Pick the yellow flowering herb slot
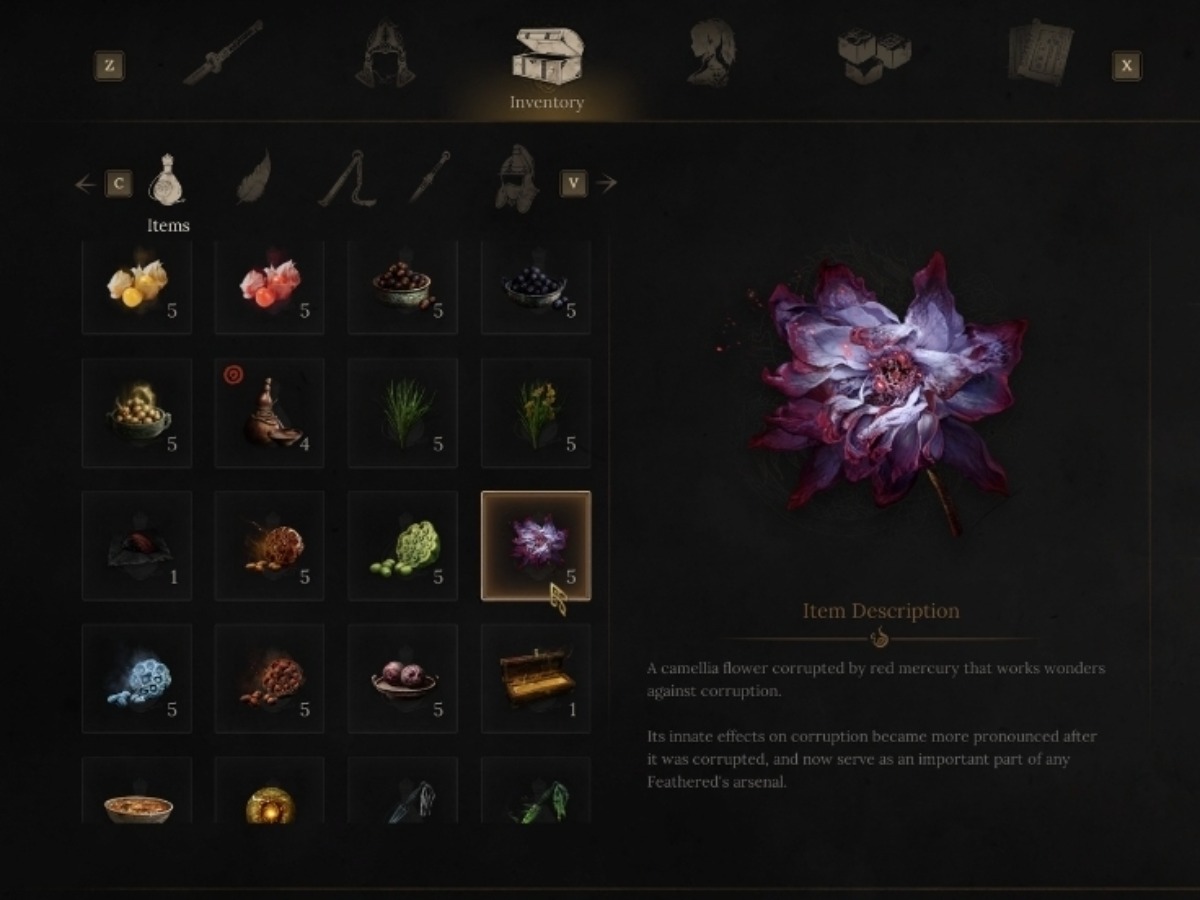 [x=536, y=413]
